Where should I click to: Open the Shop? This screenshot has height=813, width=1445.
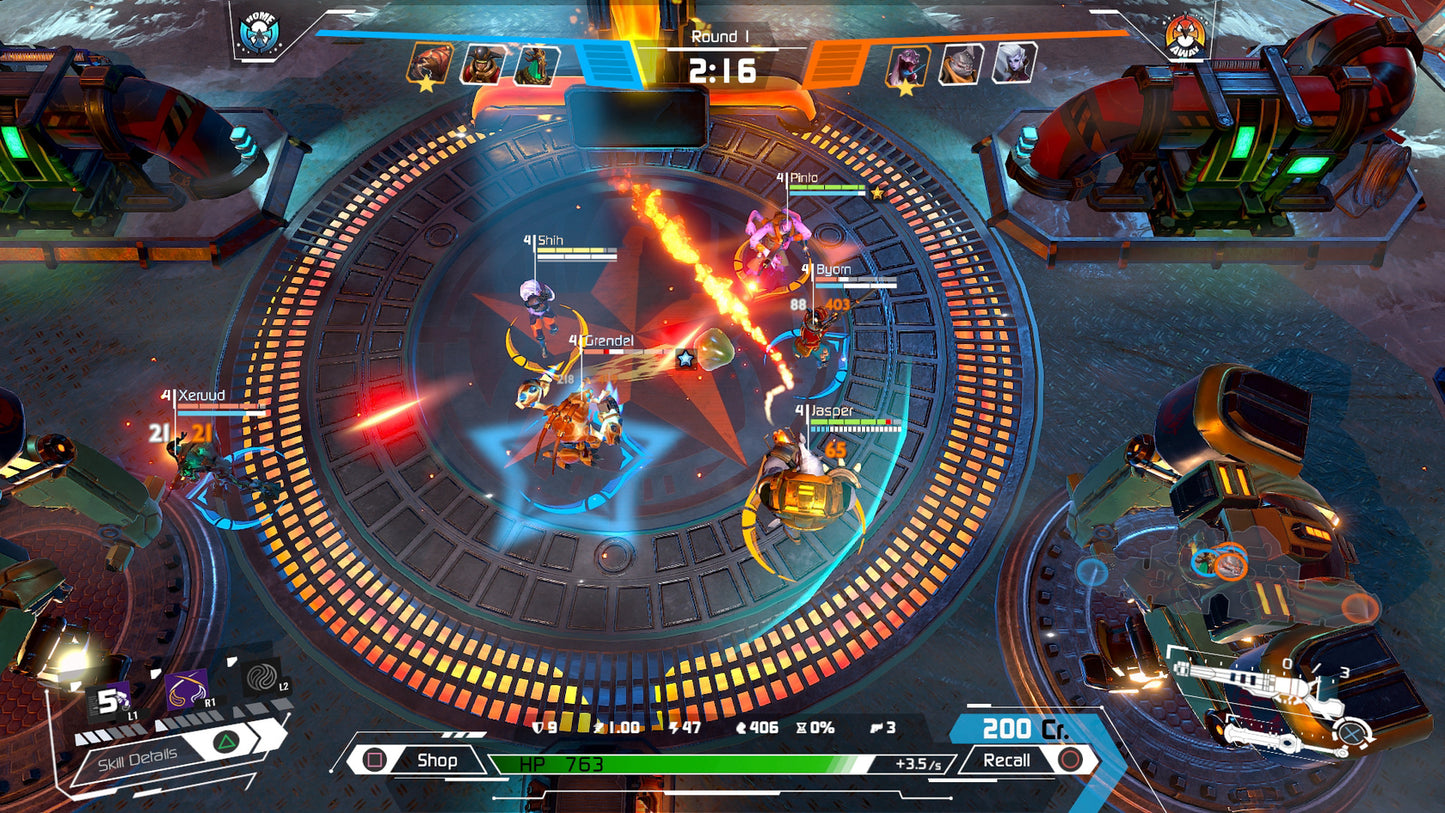[x=420, y=760]
